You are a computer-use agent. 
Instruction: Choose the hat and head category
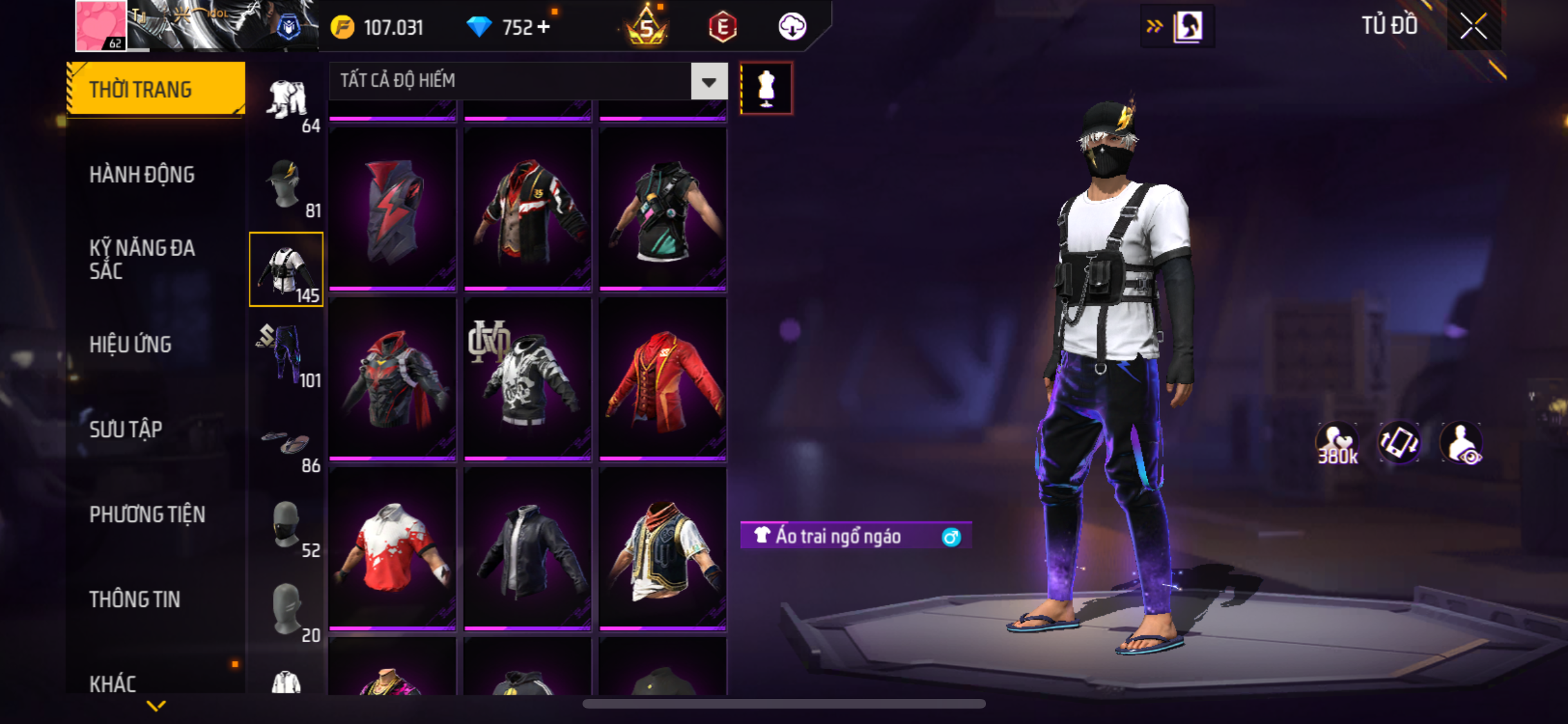[x=286, y=185]
